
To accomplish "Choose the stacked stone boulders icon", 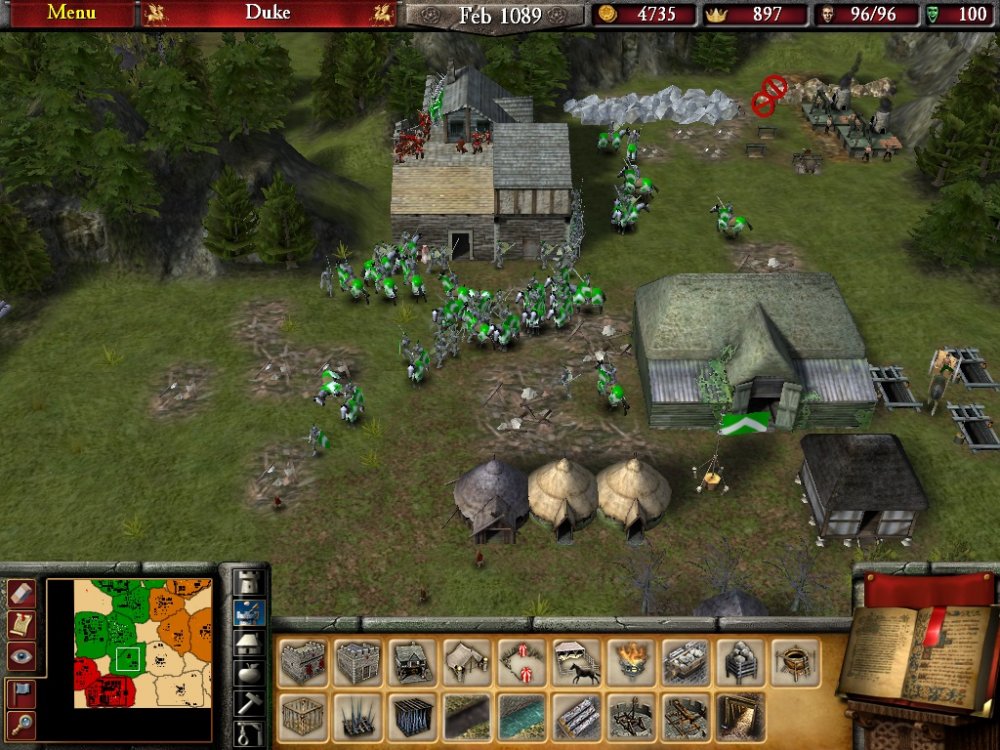I will [x=740, y=662].
